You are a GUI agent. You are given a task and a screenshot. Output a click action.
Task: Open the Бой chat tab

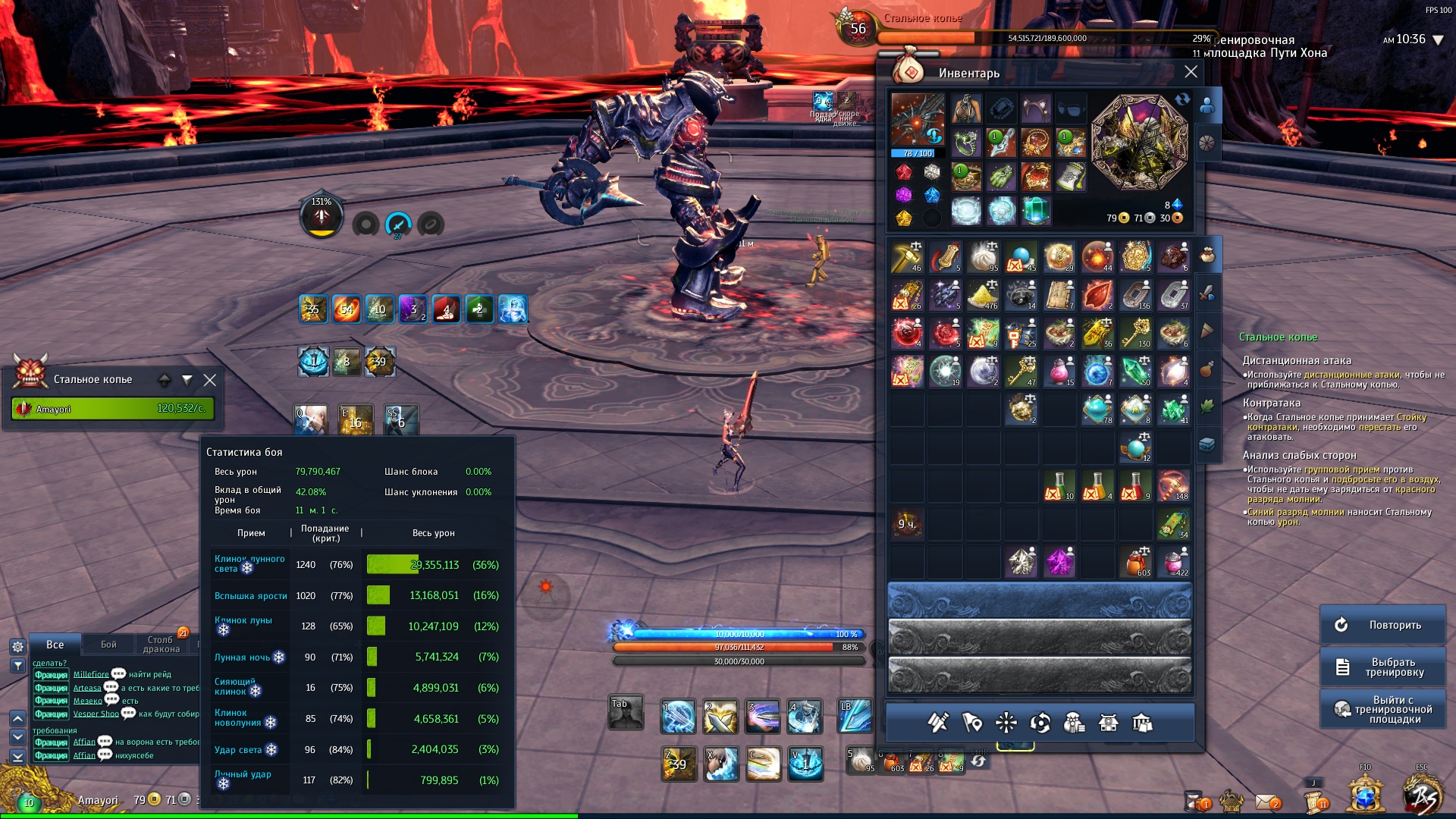coord(108,645)
